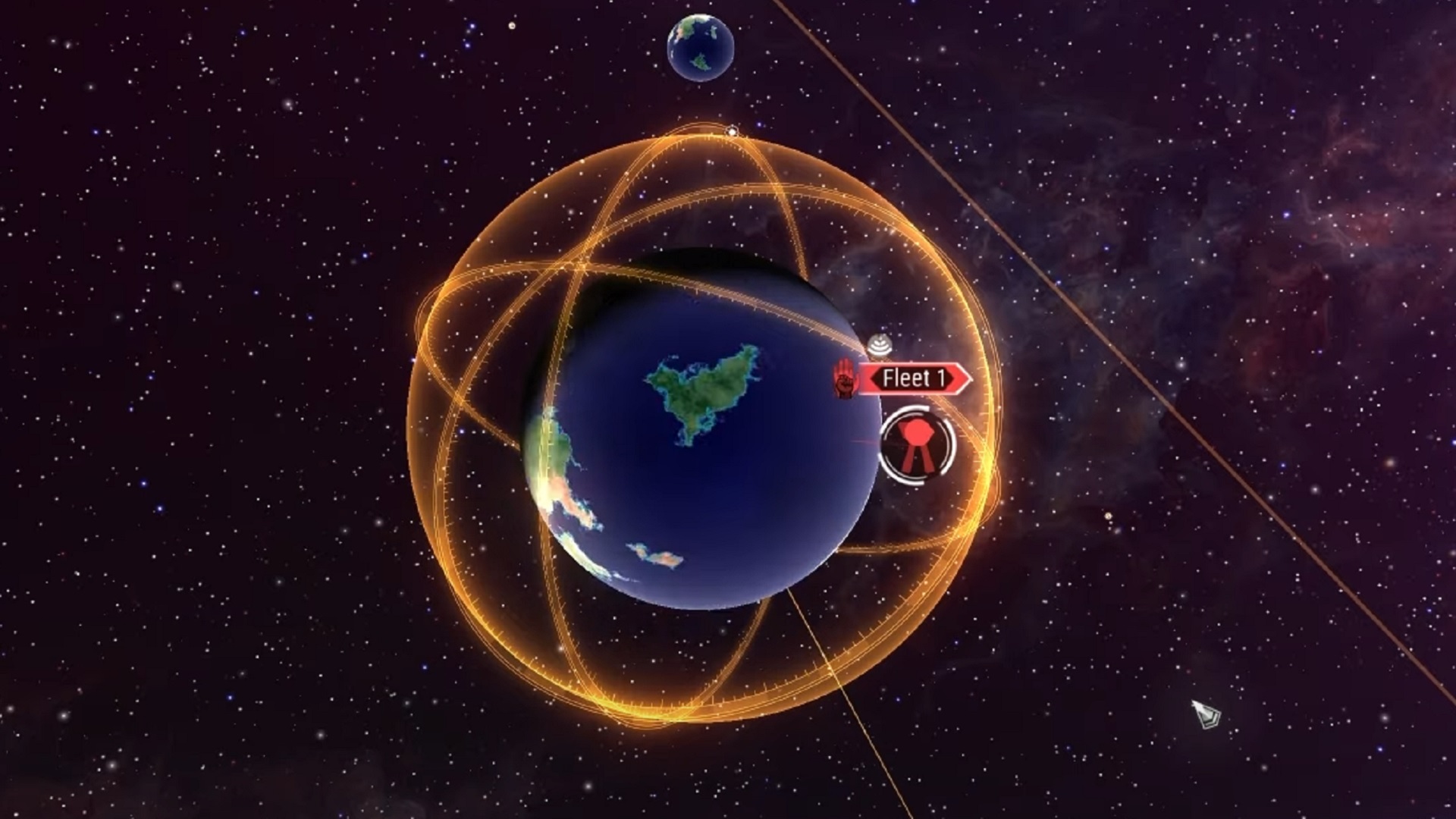
Task: Click the small white satellite marker on the orbit ring
Action: pos(731,131)
